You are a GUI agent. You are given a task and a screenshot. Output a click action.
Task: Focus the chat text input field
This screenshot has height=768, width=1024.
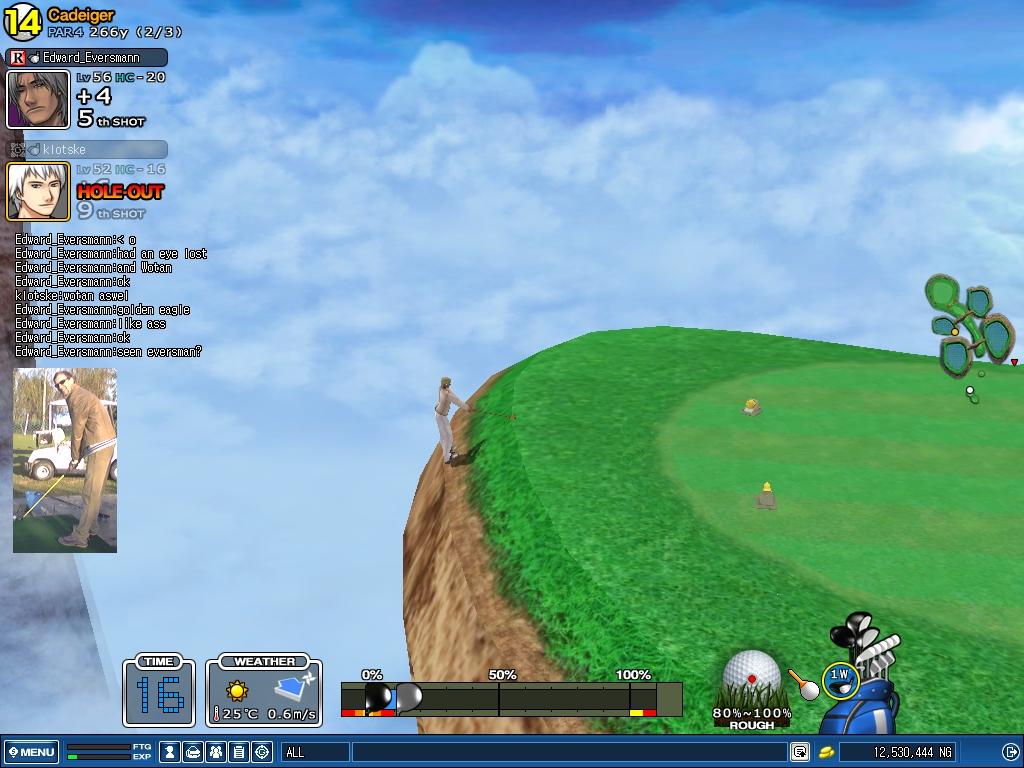tap(568, 752)
